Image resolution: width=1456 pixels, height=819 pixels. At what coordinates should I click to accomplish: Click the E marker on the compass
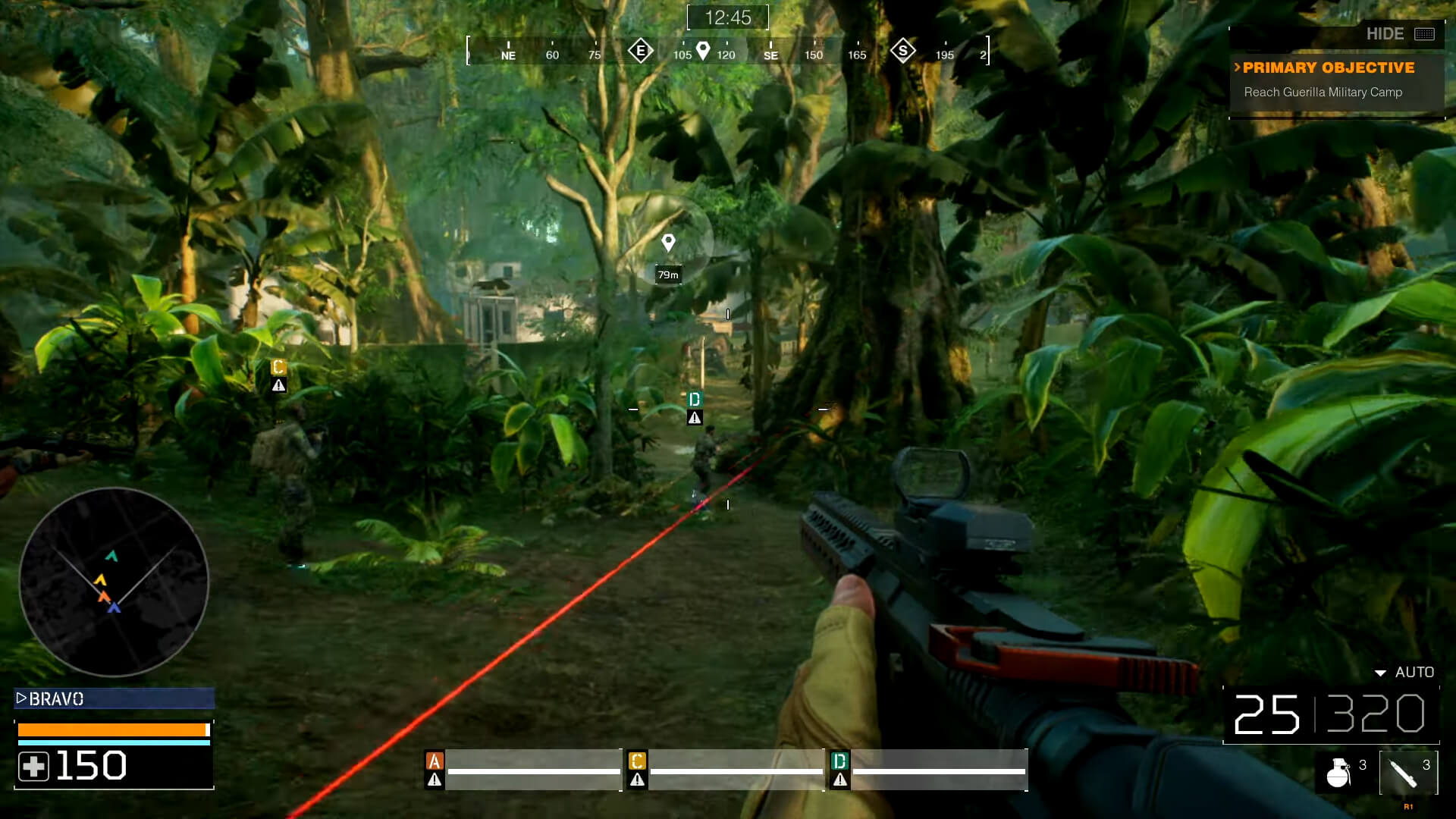coord(641,50)
